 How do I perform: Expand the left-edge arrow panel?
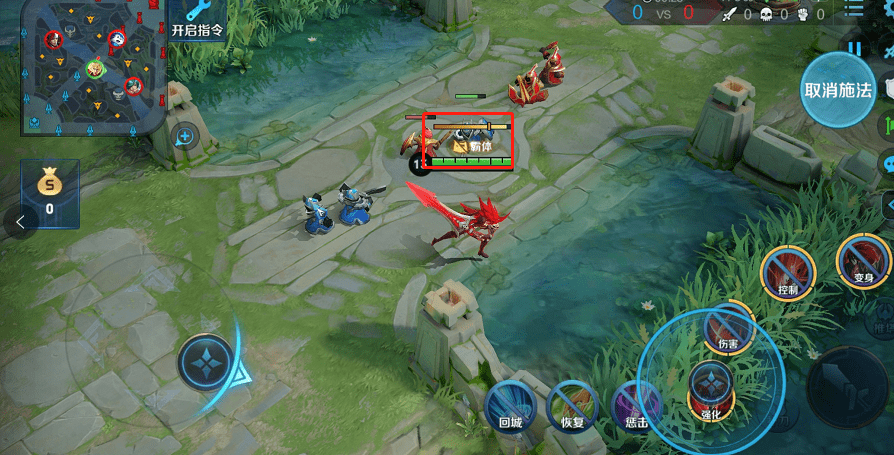tap(20, 223)
